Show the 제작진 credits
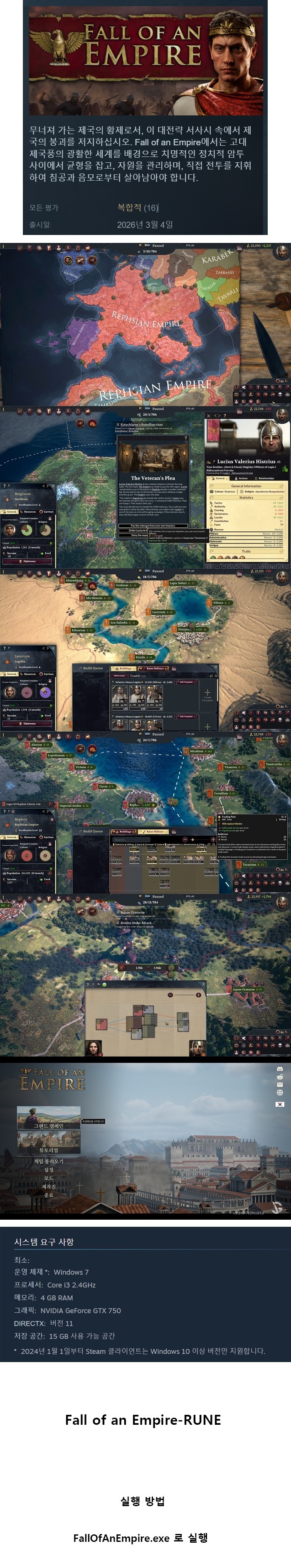Screen dimensions: 291x1568 tap(49, 1186)
